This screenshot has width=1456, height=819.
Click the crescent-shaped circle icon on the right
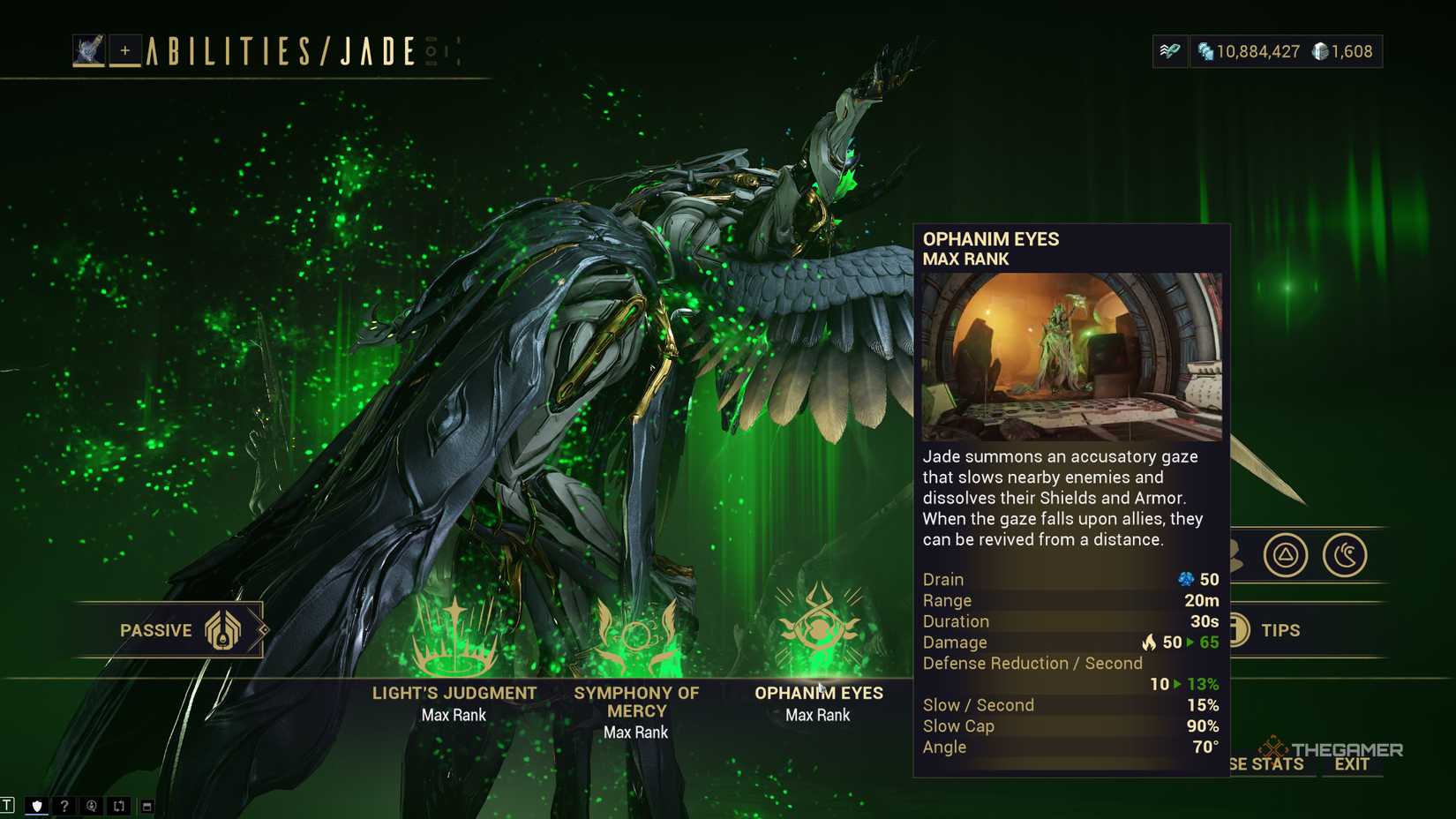pyautogui.click(x=1347, y=555)
